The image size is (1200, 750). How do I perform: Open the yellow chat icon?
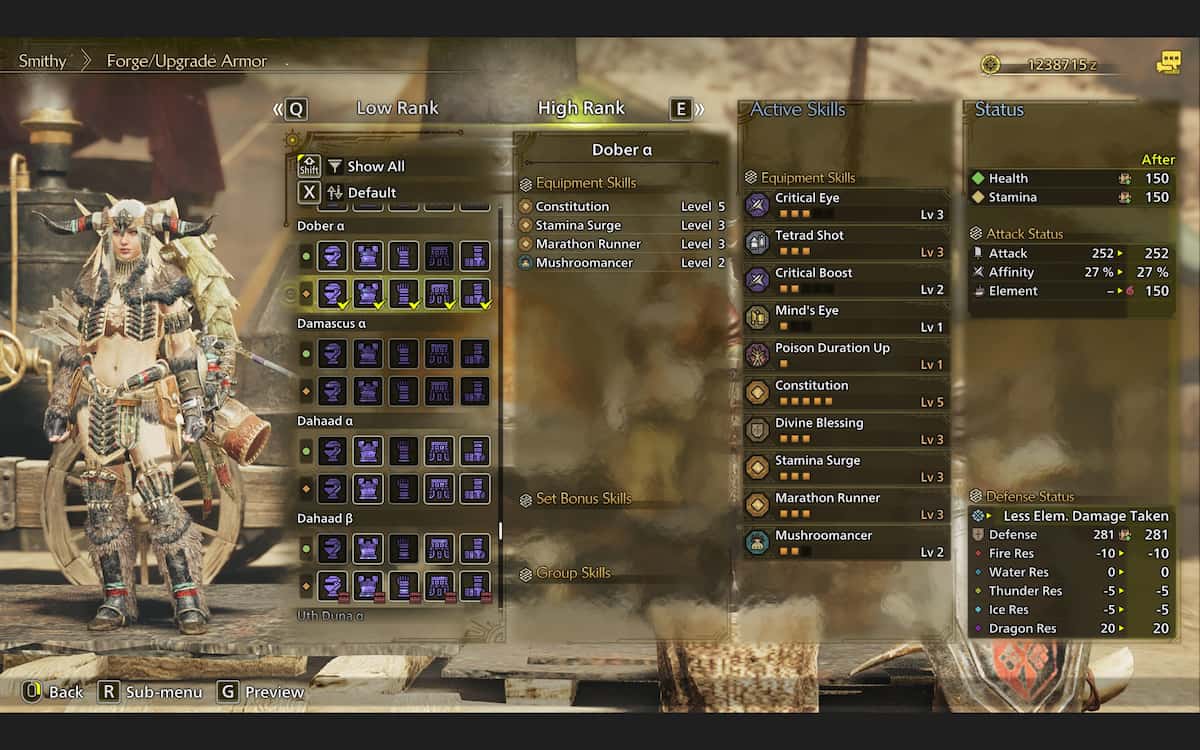[1168, 63]
